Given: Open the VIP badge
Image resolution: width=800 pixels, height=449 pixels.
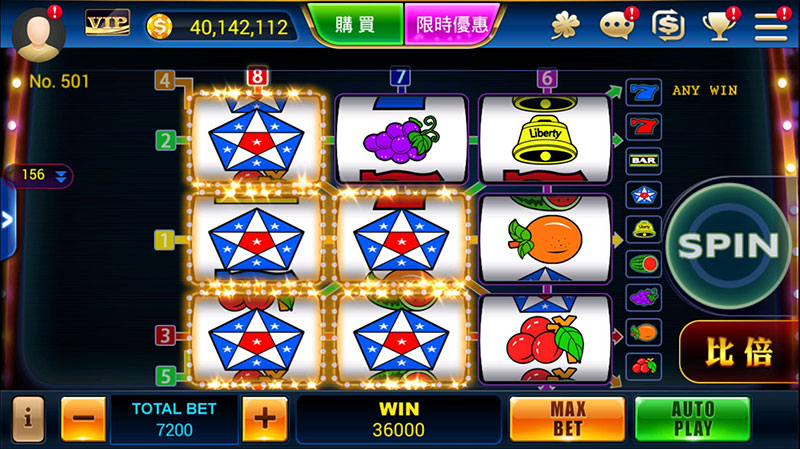Looking at the screenshot, I should tap(107, 23).
